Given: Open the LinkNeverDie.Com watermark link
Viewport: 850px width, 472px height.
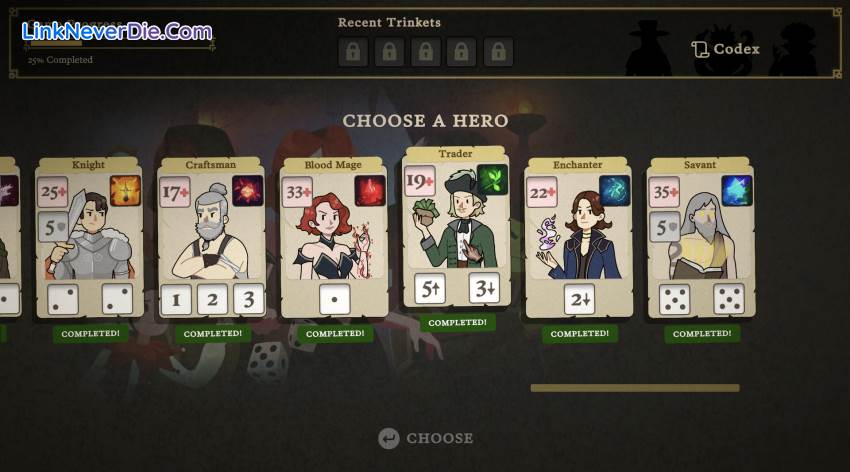Looking at the screenshot, I should 117,31.
